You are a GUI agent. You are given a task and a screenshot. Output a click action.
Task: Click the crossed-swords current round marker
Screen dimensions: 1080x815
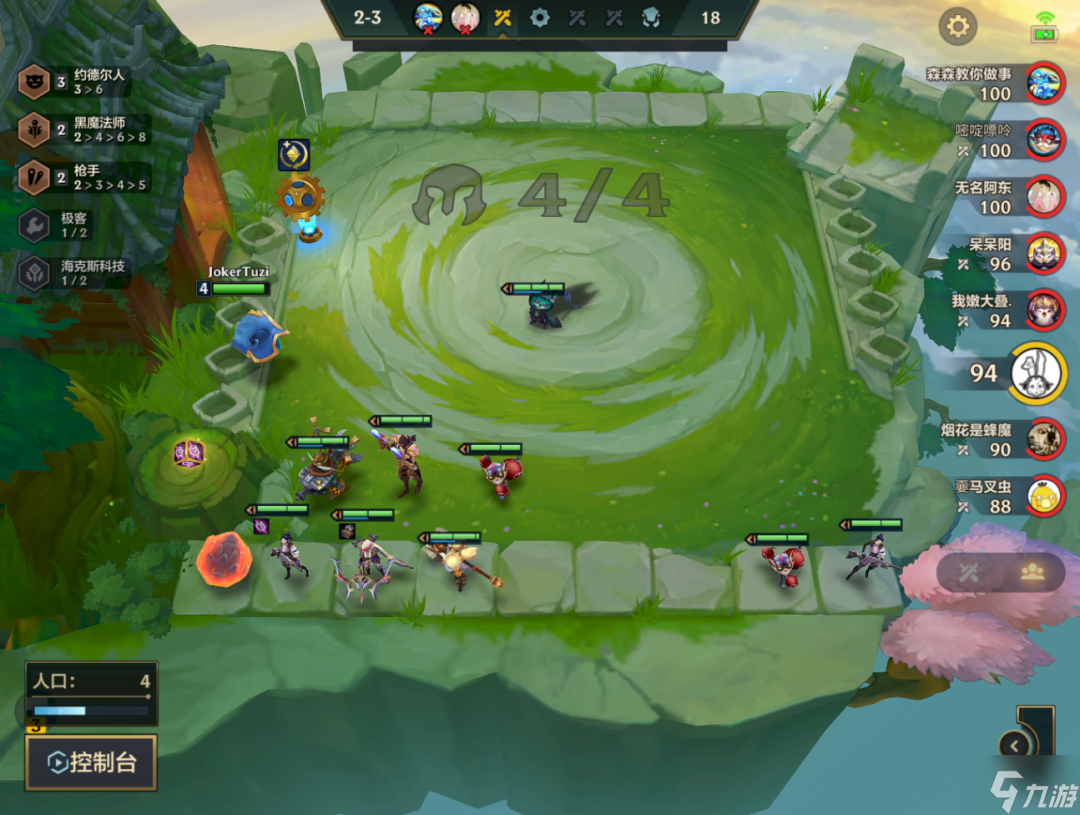(502, 18)
